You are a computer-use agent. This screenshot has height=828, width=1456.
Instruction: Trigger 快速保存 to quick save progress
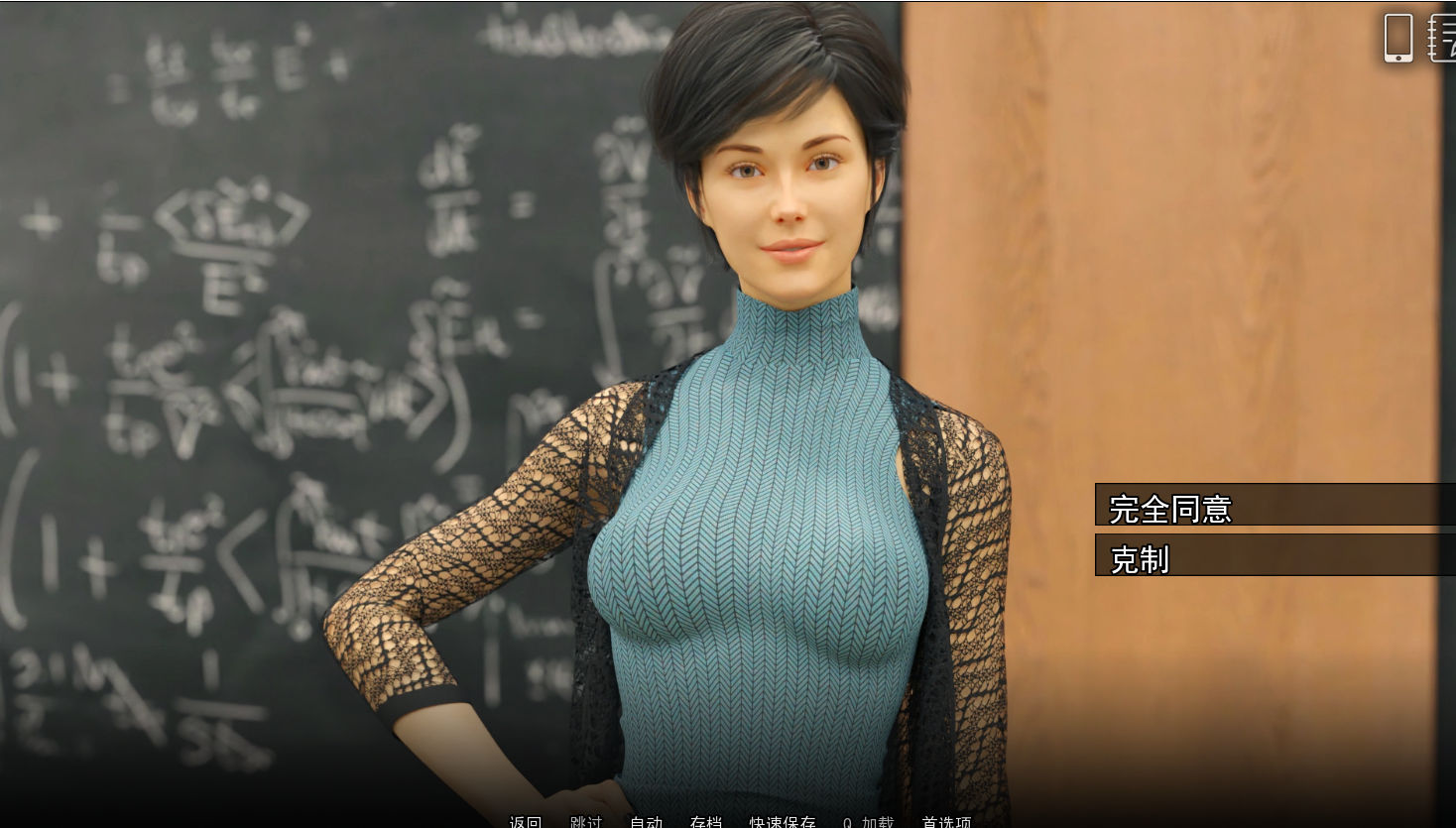[x=782, y=822]
